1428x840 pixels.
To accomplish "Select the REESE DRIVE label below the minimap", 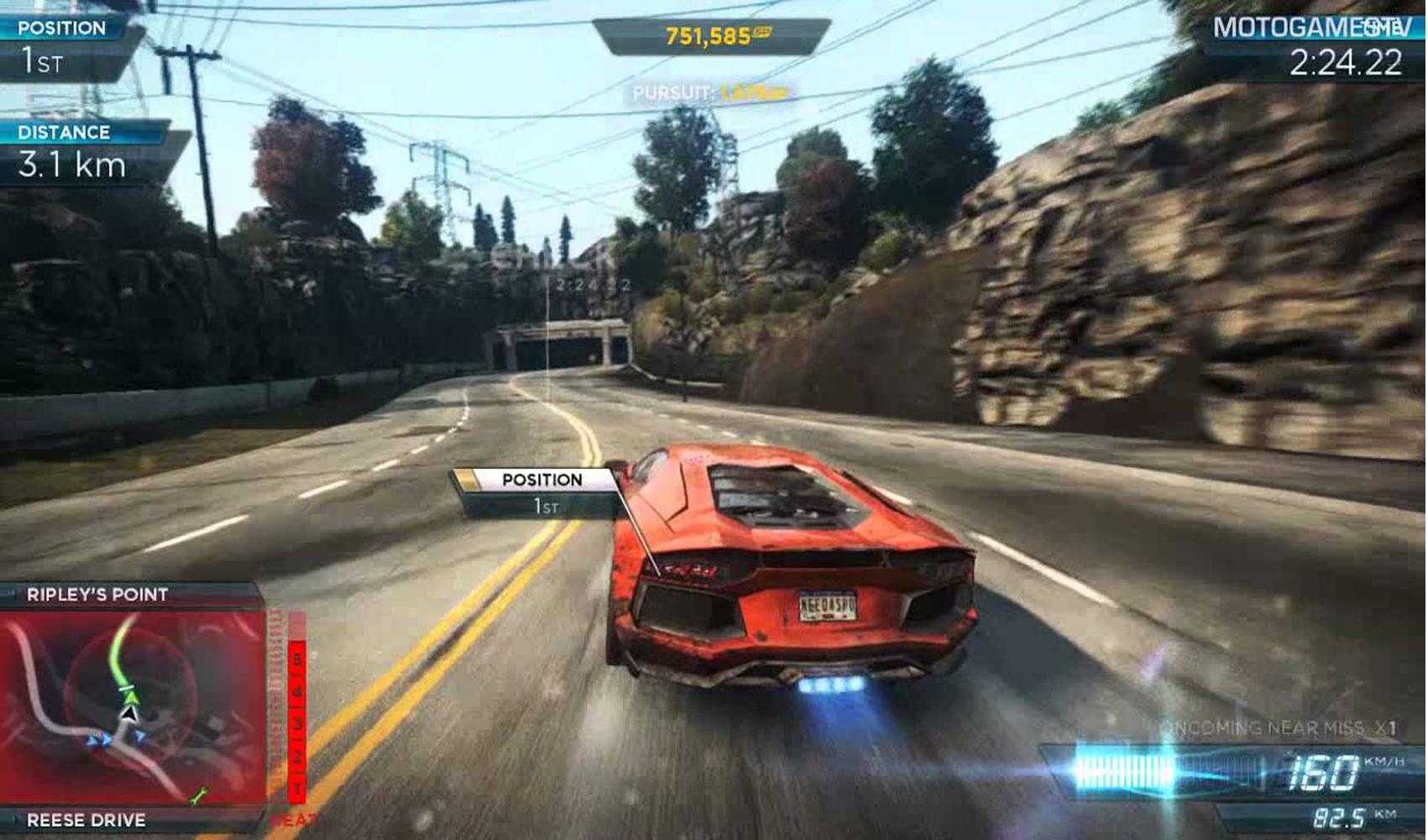I will pos(84,819).
